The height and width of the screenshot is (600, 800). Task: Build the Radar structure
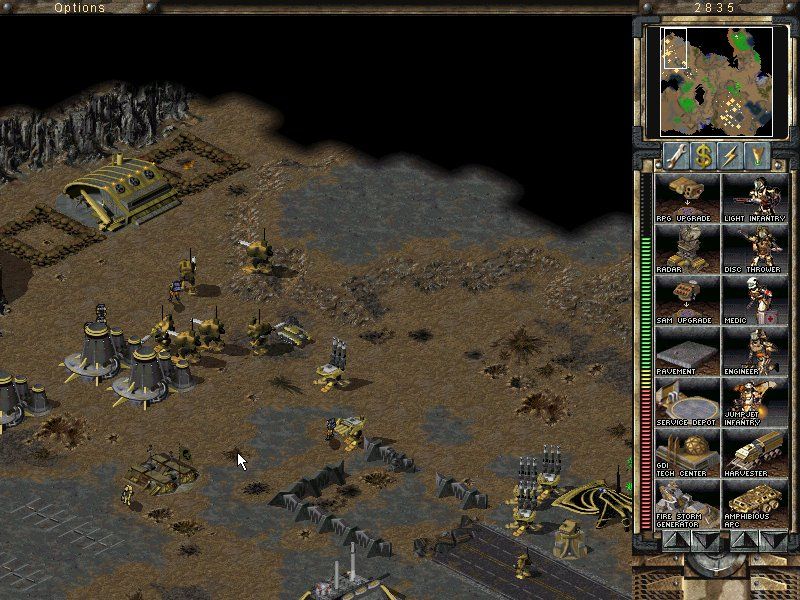[687, 249]
